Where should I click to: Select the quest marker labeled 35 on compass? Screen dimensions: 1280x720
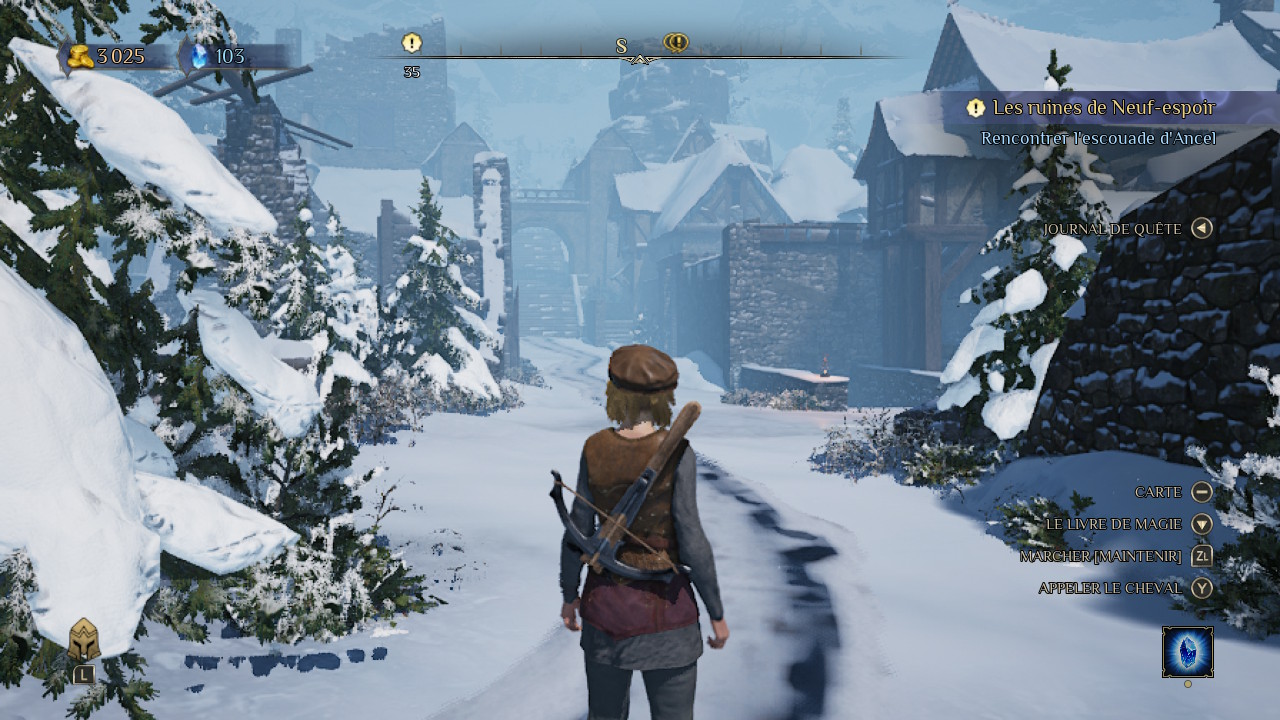[412, 43]
